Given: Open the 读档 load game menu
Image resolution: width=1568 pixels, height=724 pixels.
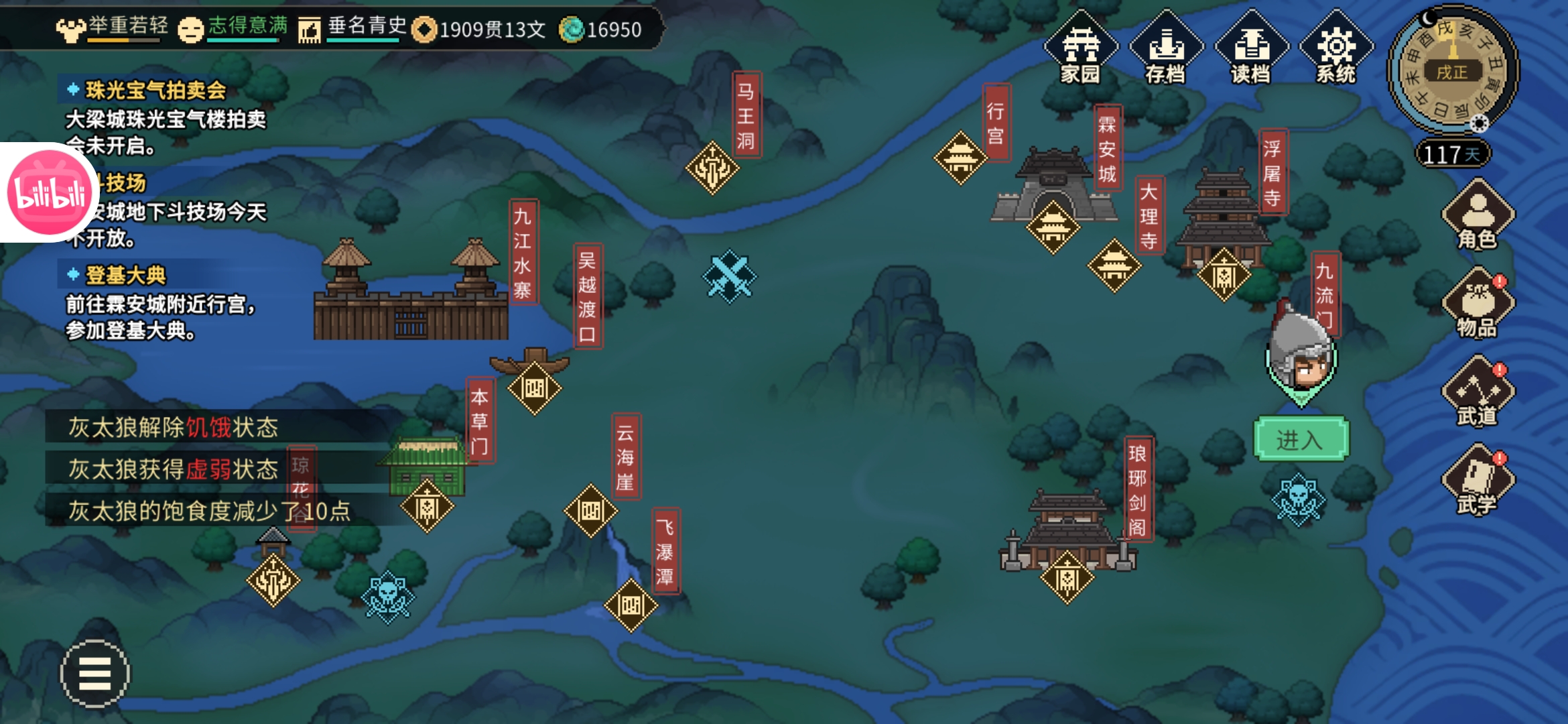Looking at the screenshot, I should (1251, 48).
